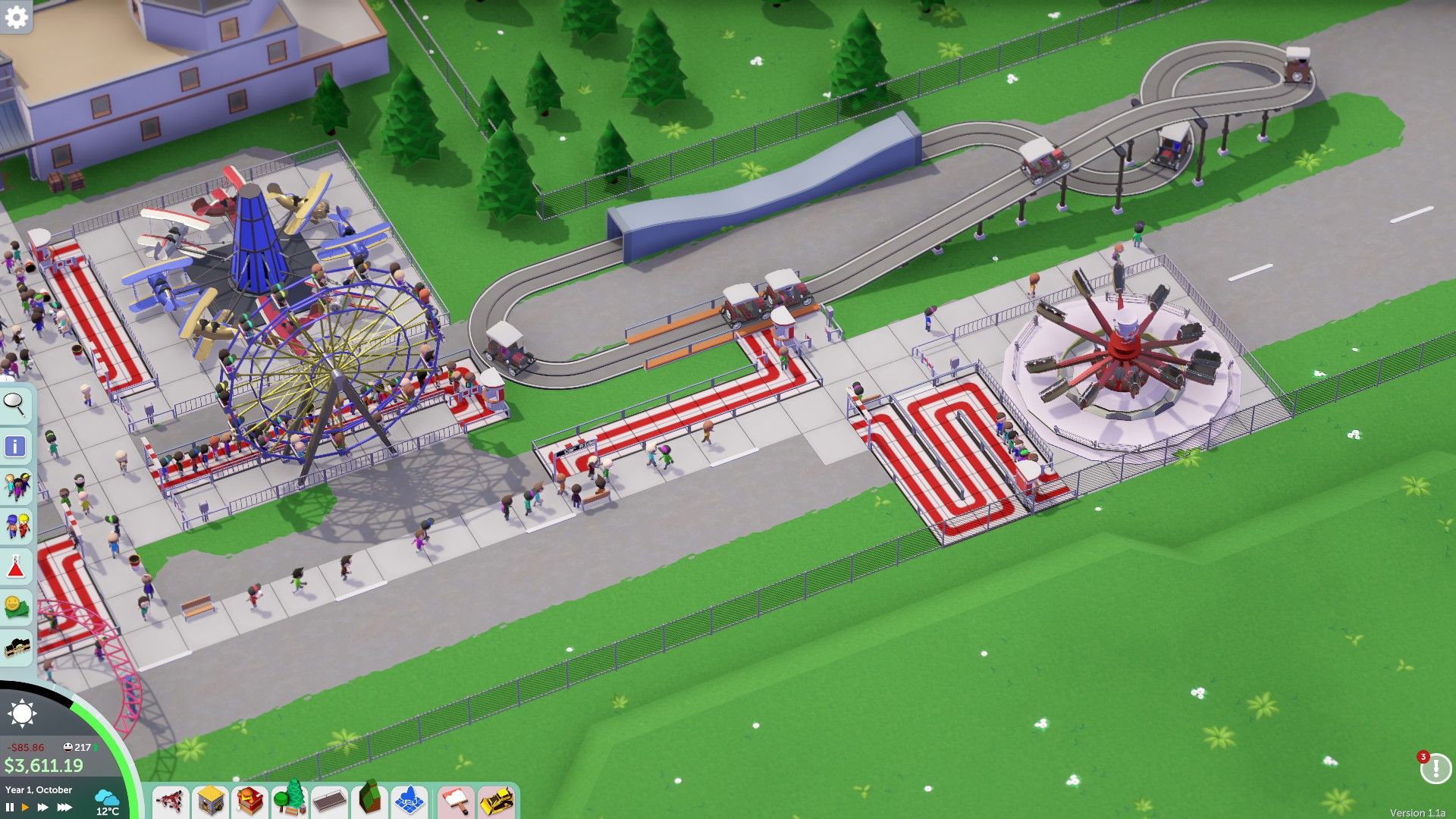Open the guests overview panel

click(17, 484)
